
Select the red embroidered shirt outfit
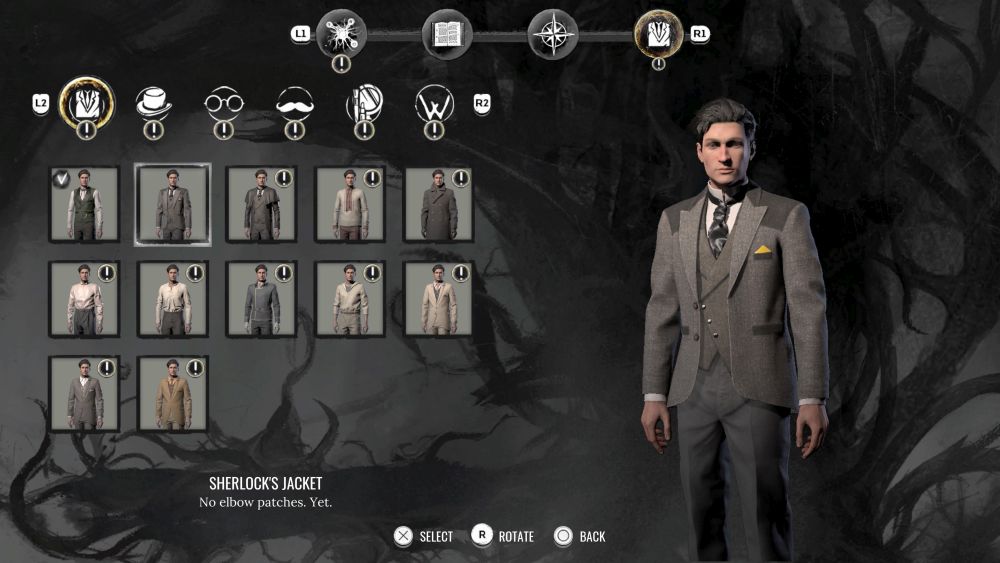coord(351,204)
